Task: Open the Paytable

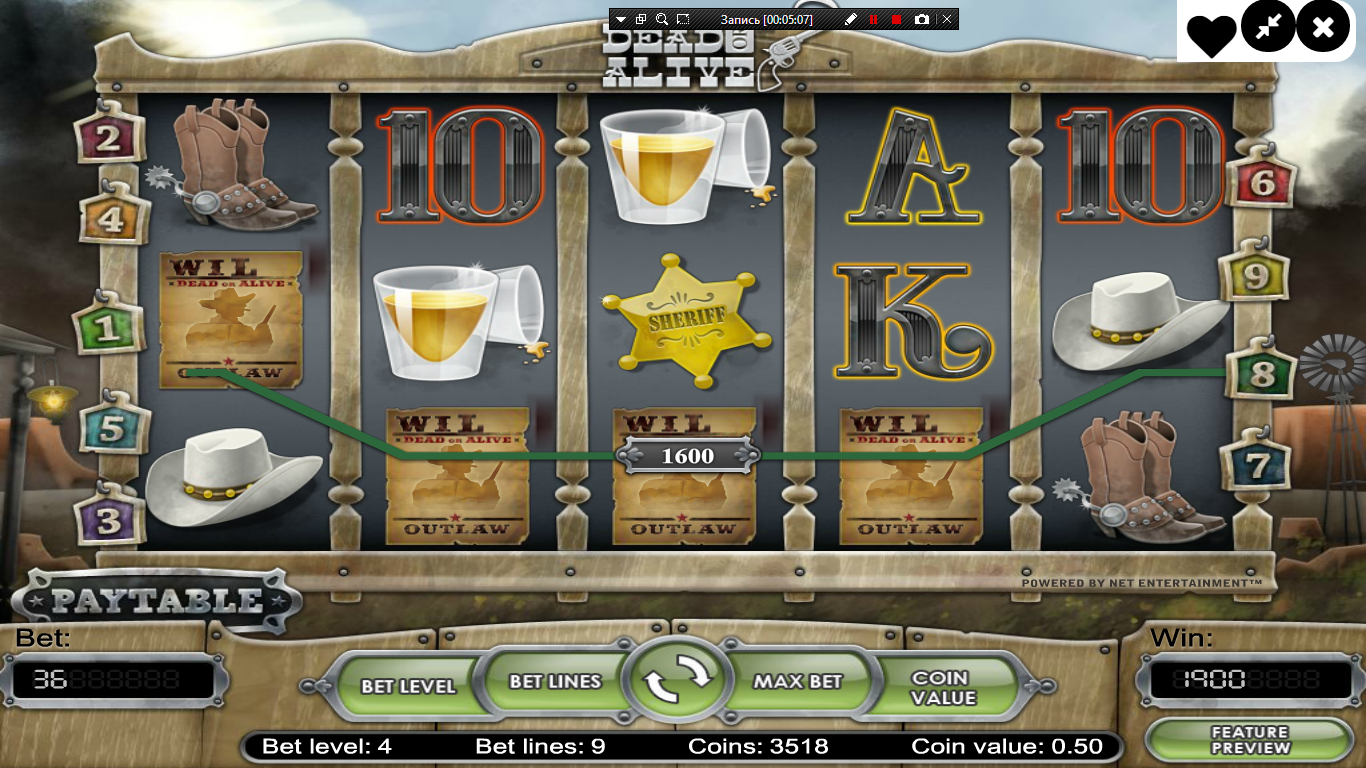Action: pyautogui.click(x=157, y=601)
